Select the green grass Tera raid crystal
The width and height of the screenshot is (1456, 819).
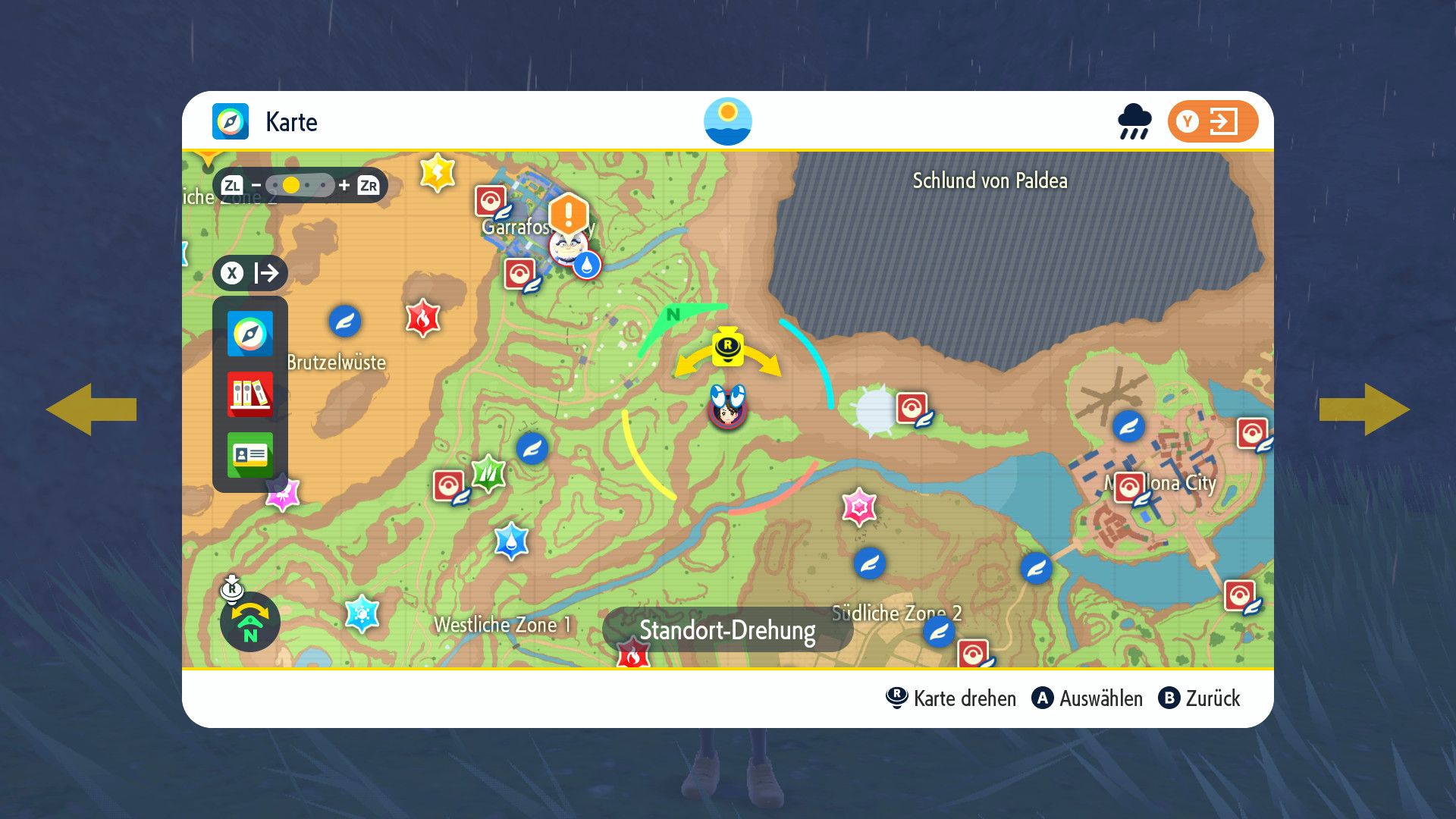pyautogui.click(x=488, y=474)
